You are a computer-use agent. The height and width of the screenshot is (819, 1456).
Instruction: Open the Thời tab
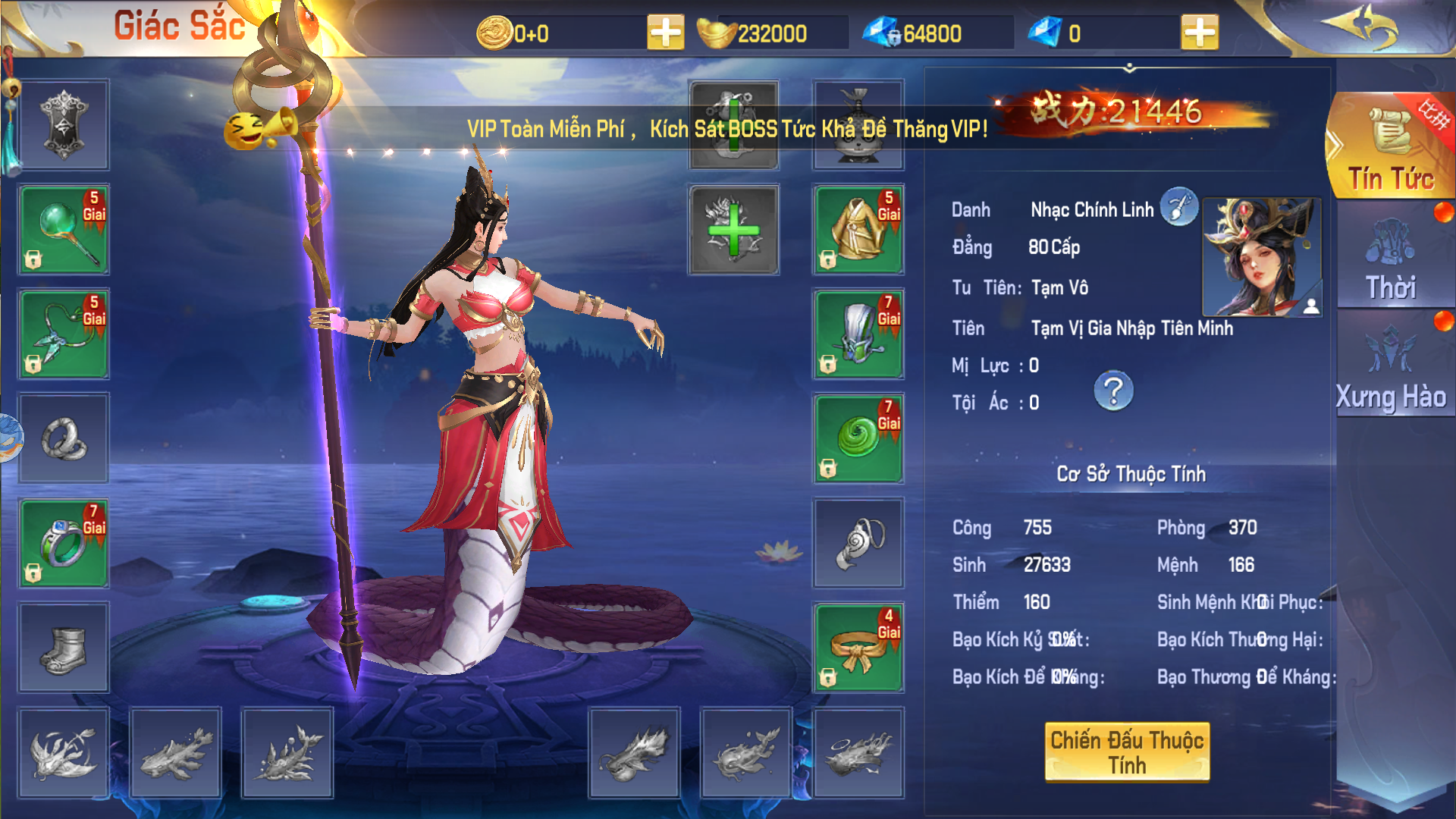1391,258
